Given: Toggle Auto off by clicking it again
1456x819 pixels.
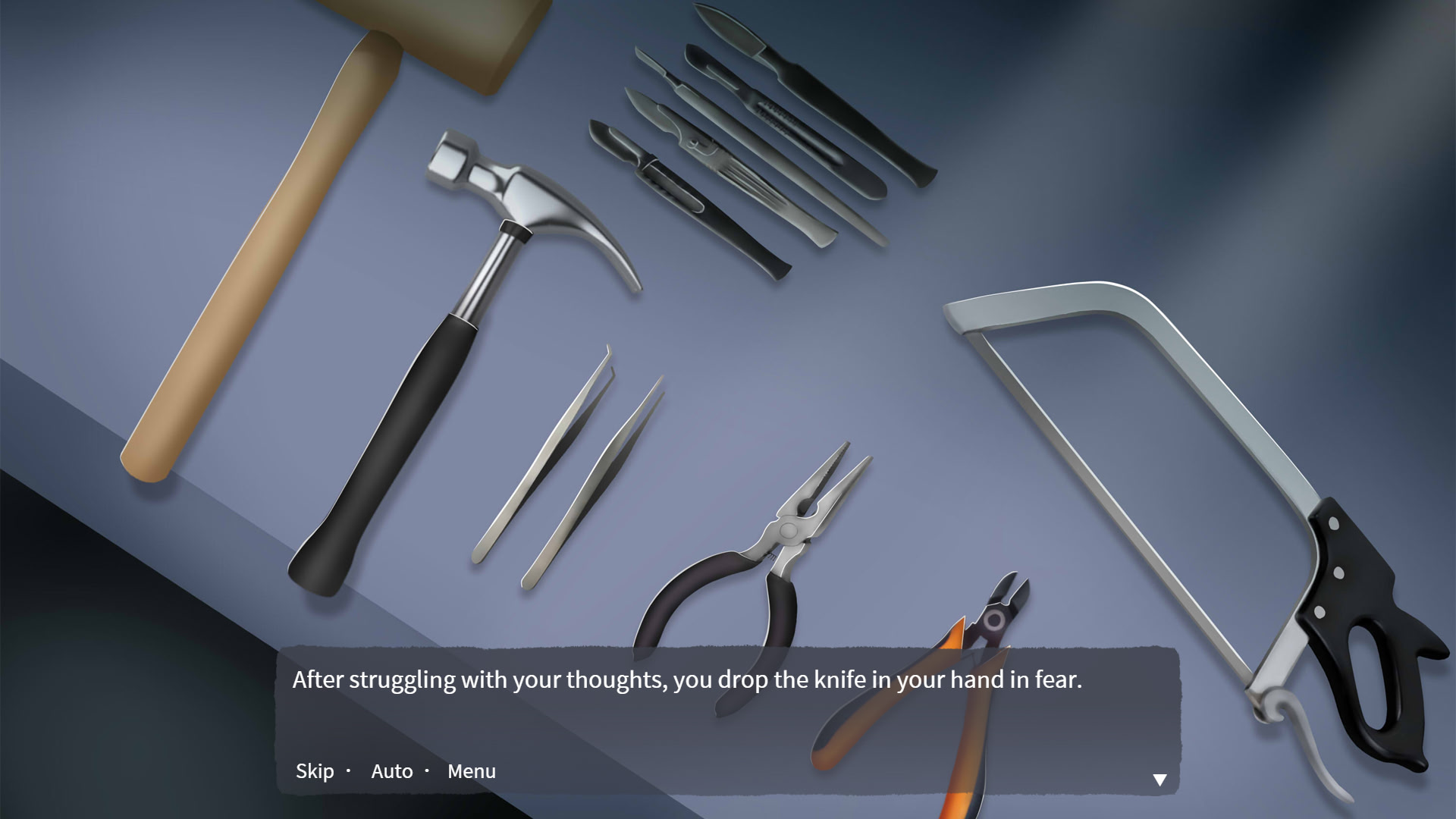Looking at the screenshot, I should [x=391, y=771].
